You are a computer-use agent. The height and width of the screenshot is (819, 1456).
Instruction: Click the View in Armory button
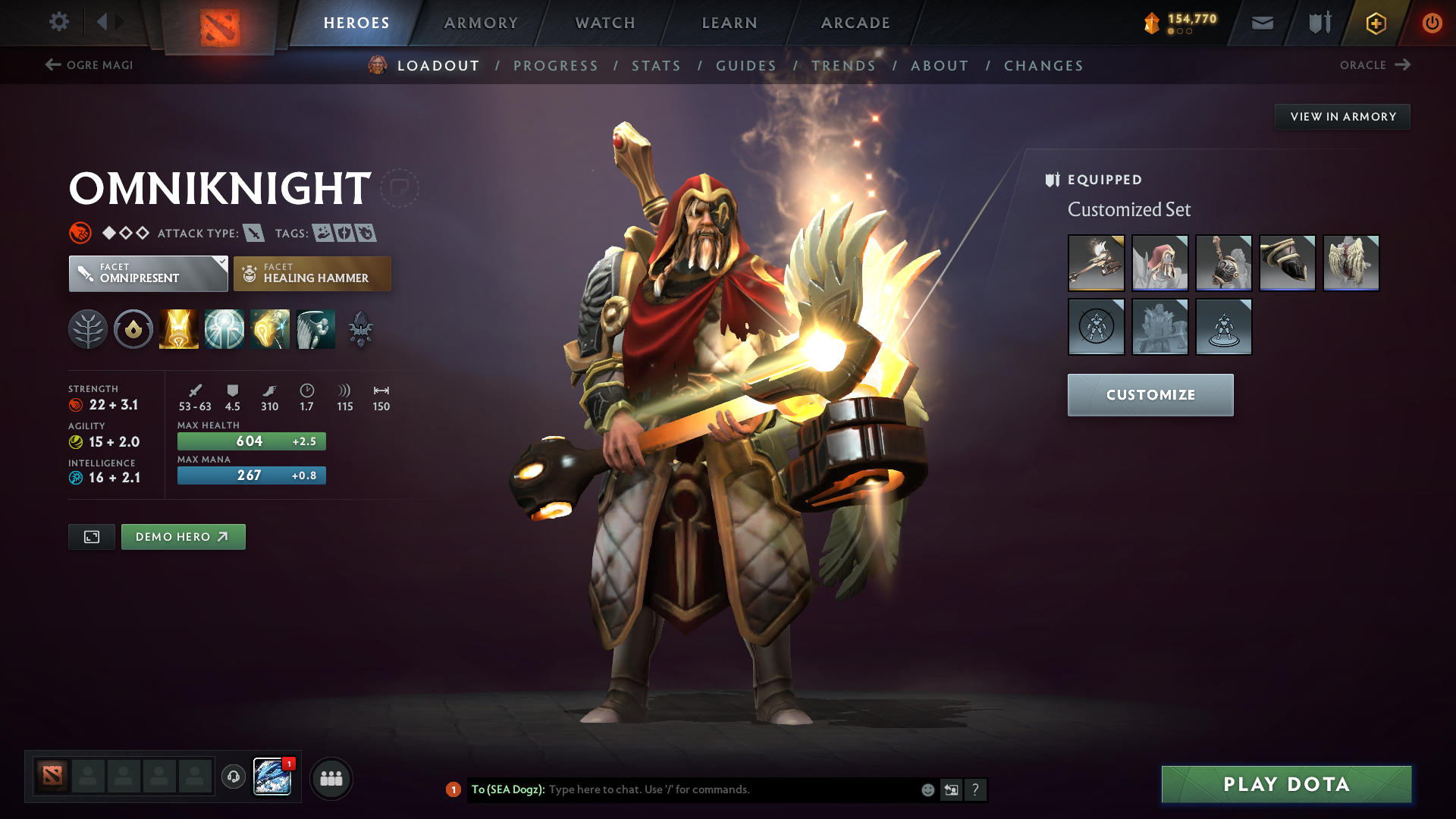coord(1342,116)
